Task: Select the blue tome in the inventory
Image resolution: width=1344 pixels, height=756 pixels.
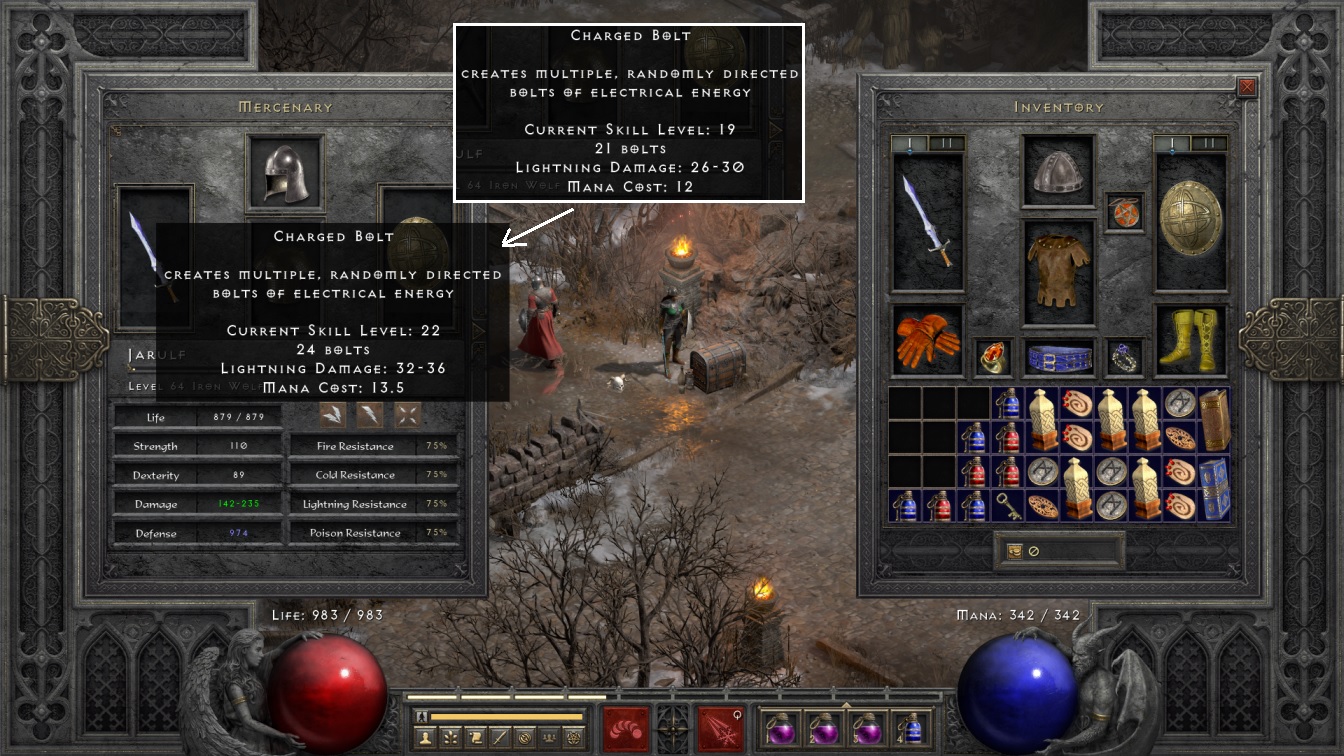Action: pyautogui.click(x=1213, y=488)
